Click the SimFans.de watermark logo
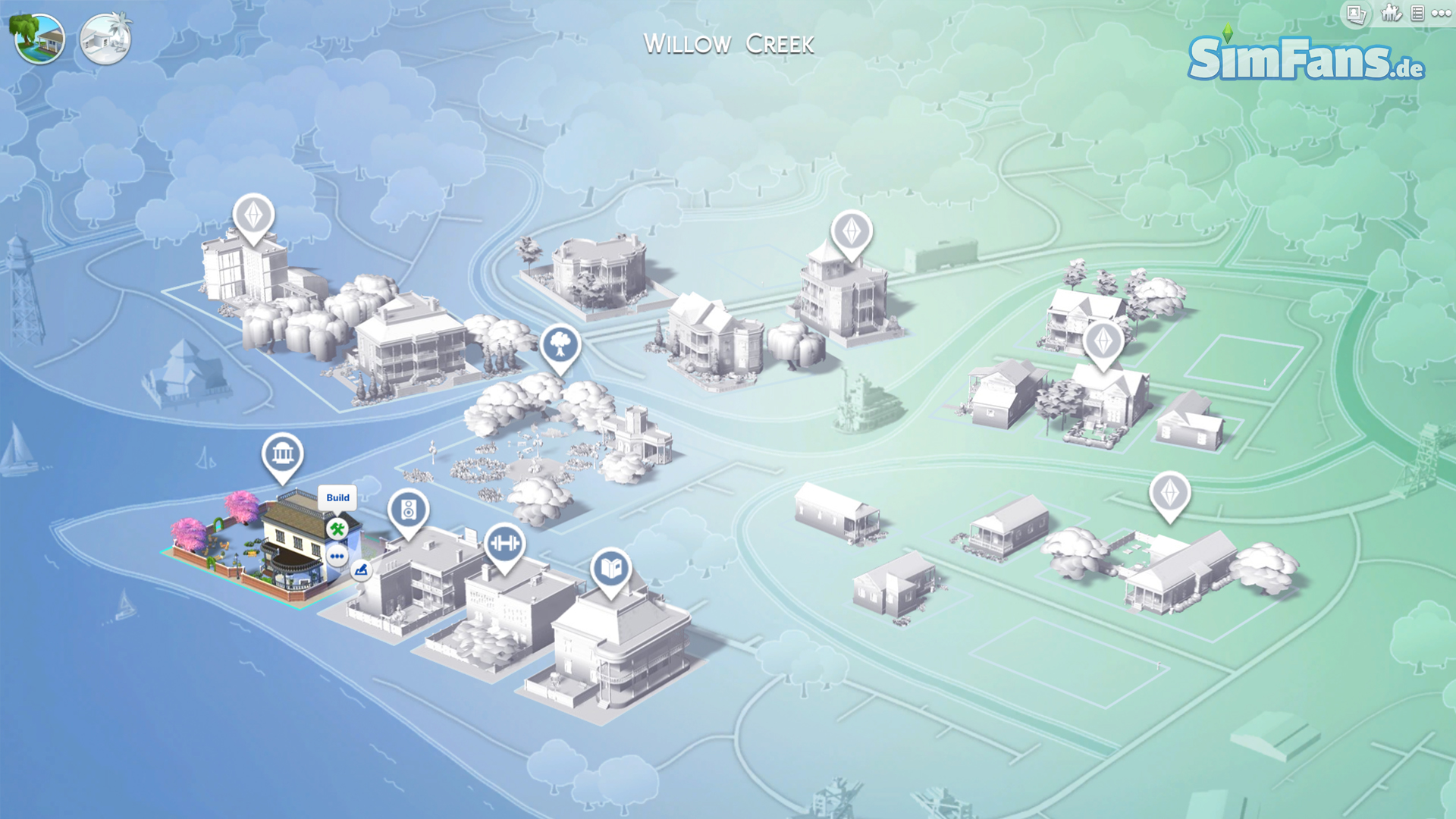The height and width of the screenshot is (819, 1456). click(x=1305, y=58)
